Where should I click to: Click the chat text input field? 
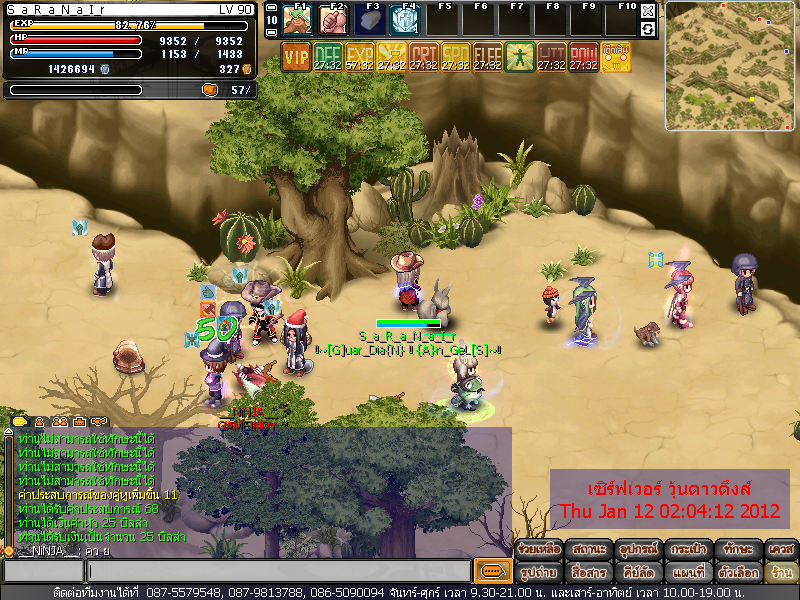point(278,571)
